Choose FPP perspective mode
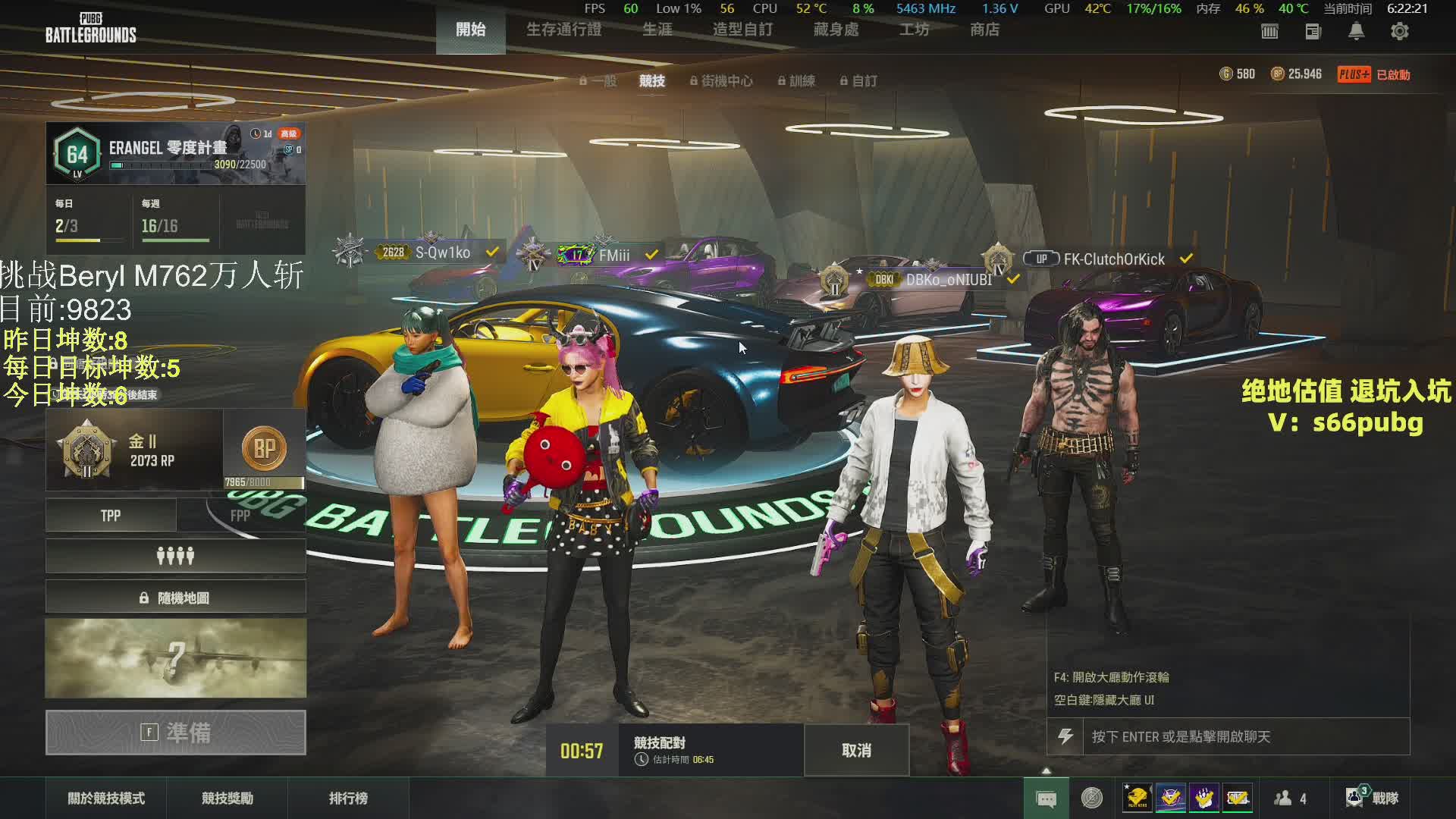The height and width of the screenshot is (819, 1456). 241,516
